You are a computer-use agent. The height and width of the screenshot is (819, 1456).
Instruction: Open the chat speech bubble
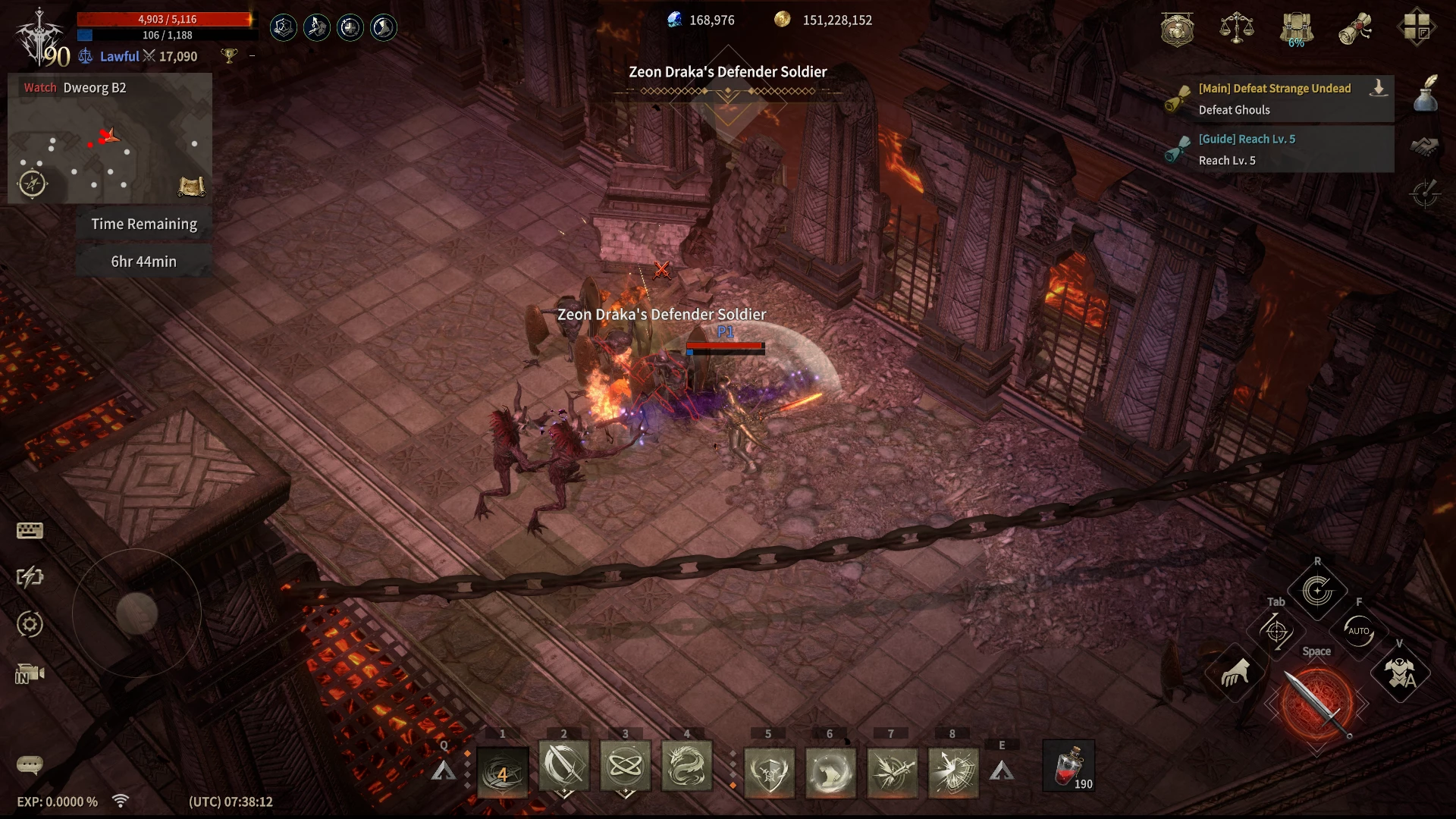click(x=30, y=764)
